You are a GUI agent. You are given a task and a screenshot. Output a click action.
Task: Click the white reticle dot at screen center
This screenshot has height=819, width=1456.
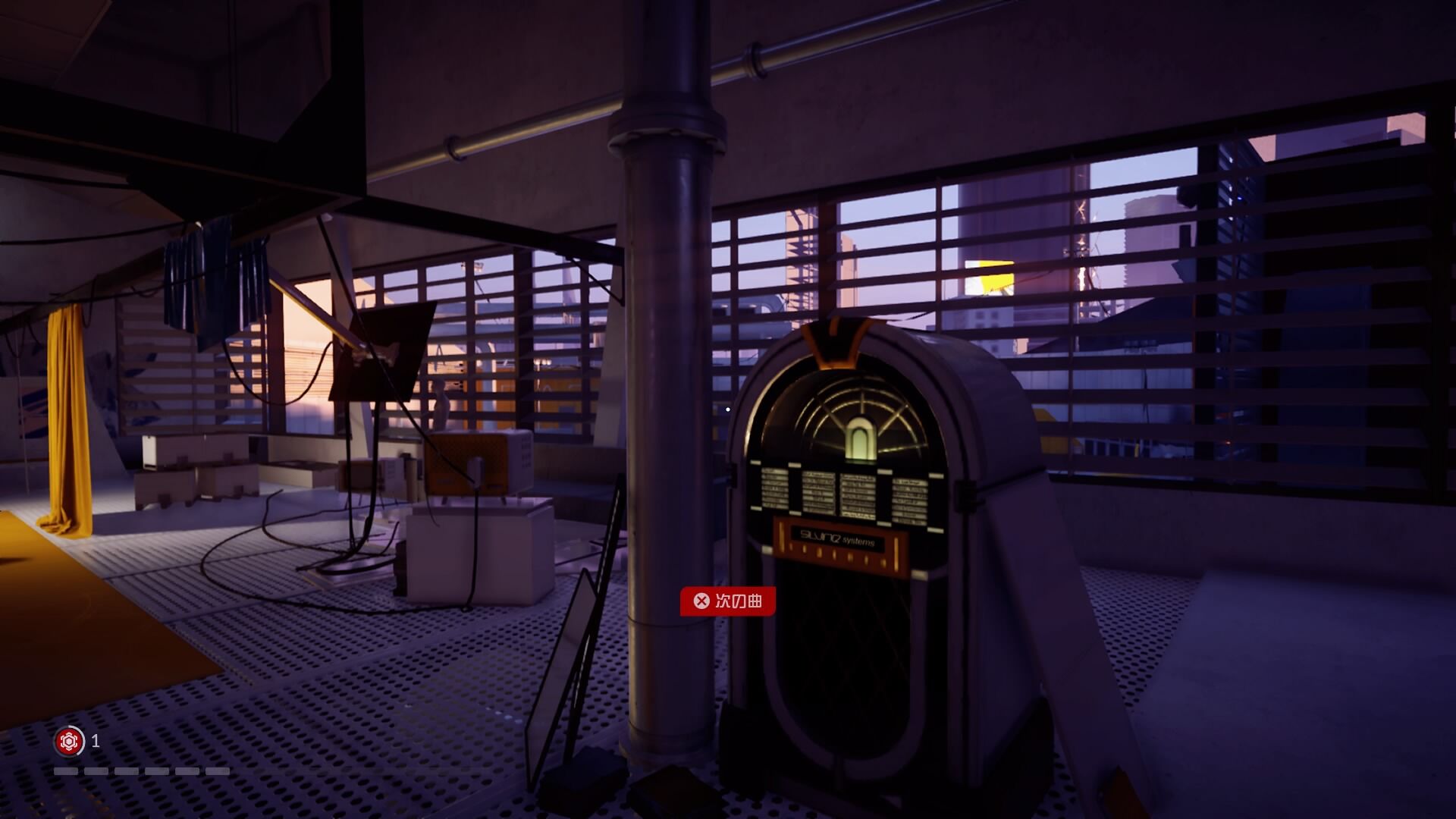[x=727, y=408]
